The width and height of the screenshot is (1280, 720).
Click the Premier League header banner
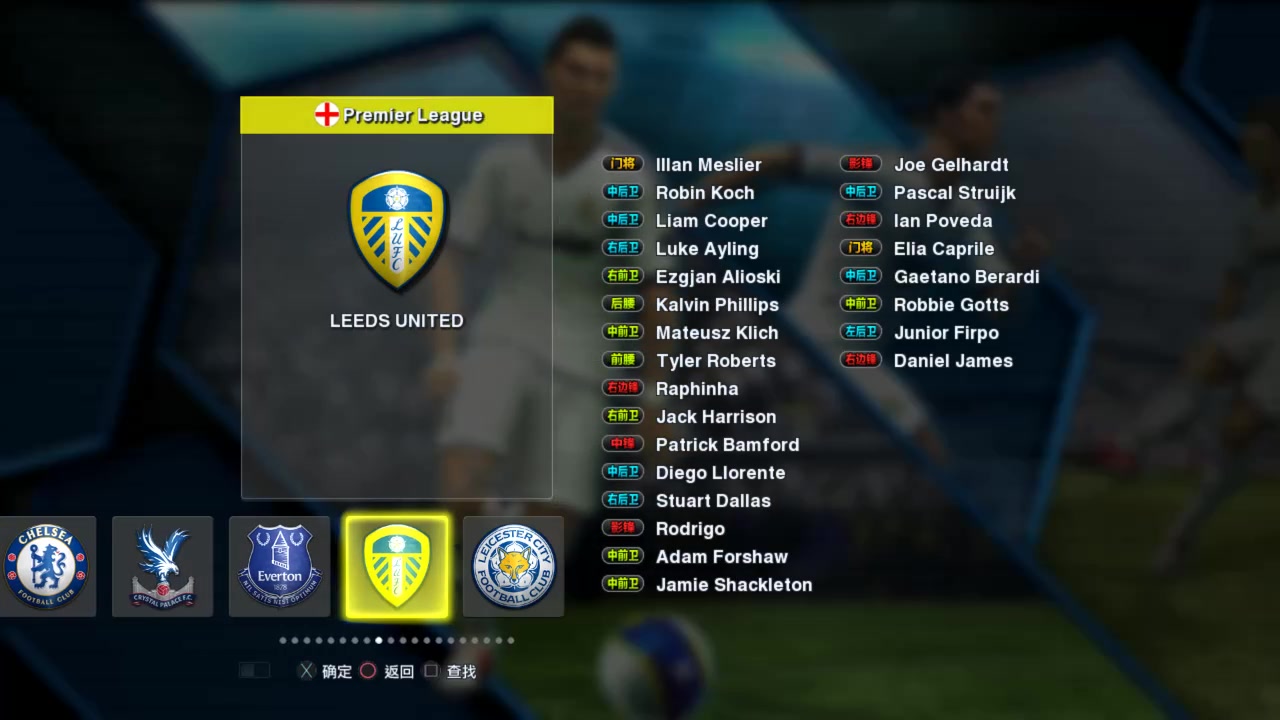[396, 115]
